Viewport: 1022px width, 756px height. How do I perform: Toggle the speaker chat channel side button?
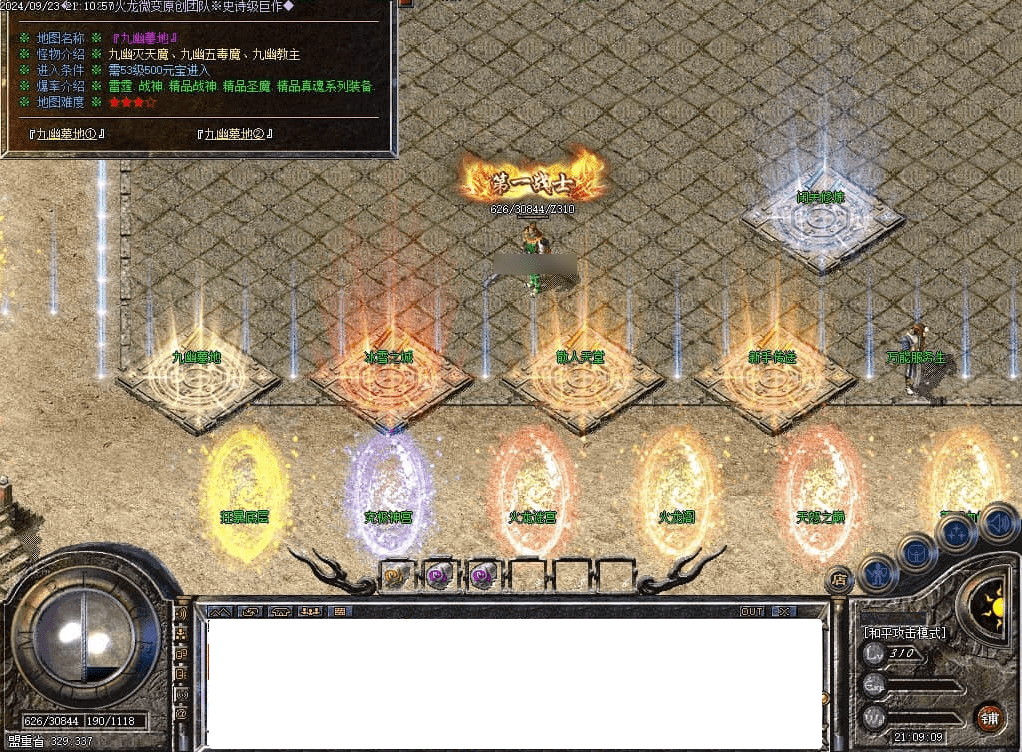pos(181,612)
